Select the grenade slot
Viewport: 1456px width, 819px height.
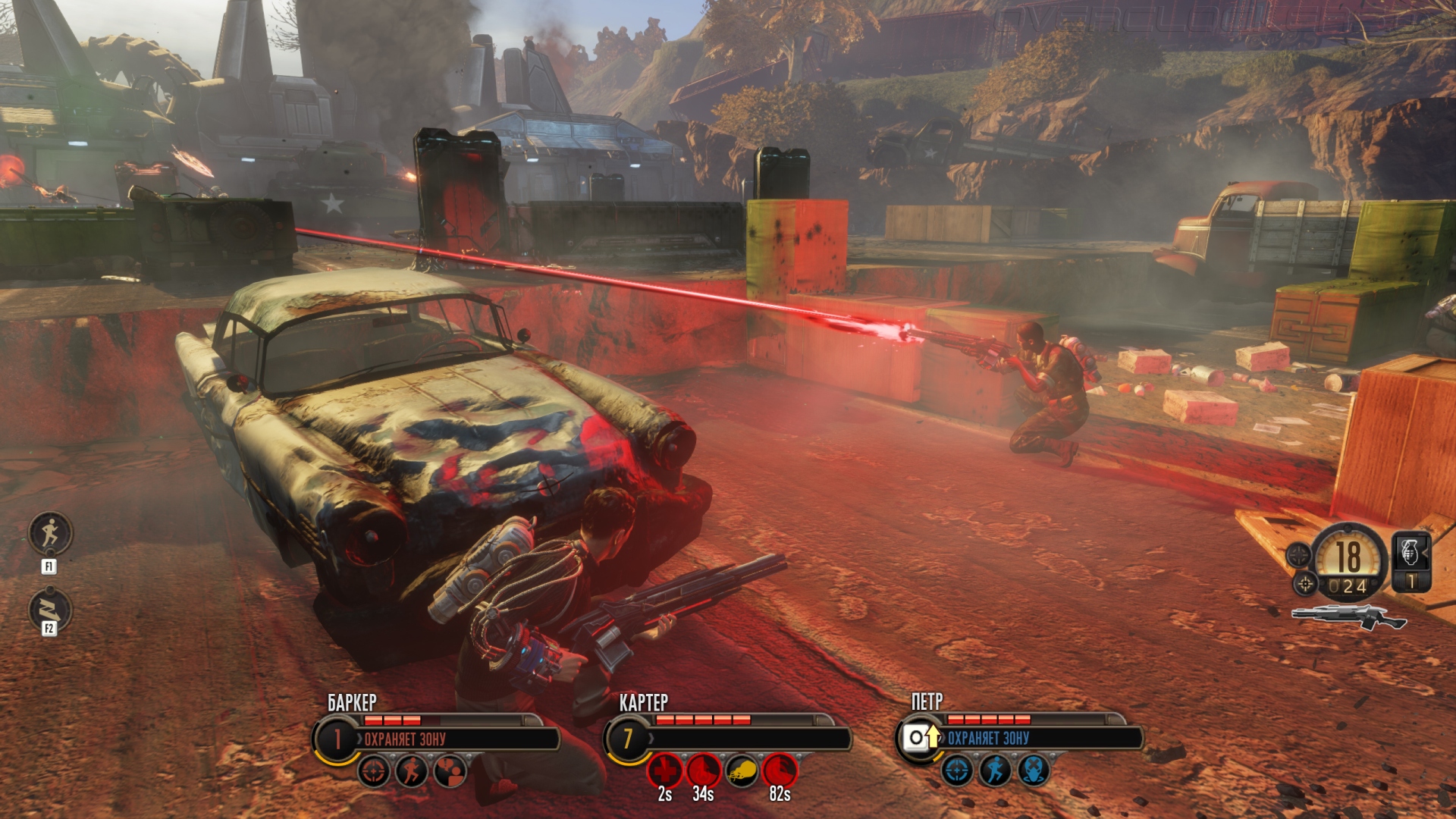coord(1411,561)
